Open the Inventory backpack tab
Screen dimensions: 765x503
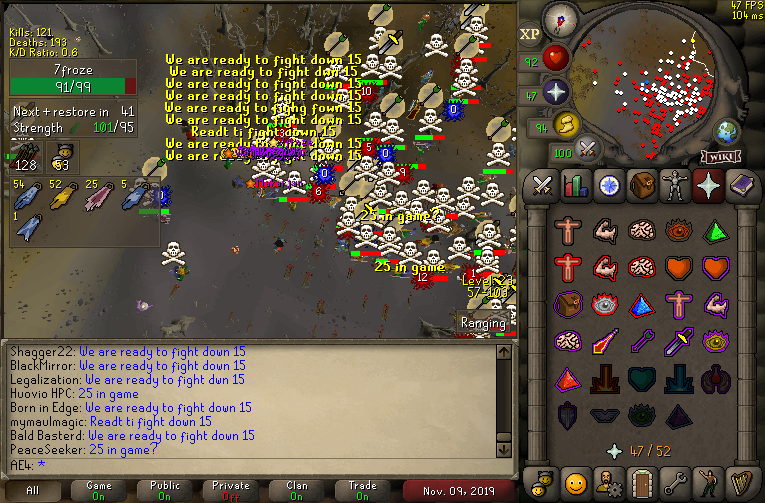[x=641, y=186]
